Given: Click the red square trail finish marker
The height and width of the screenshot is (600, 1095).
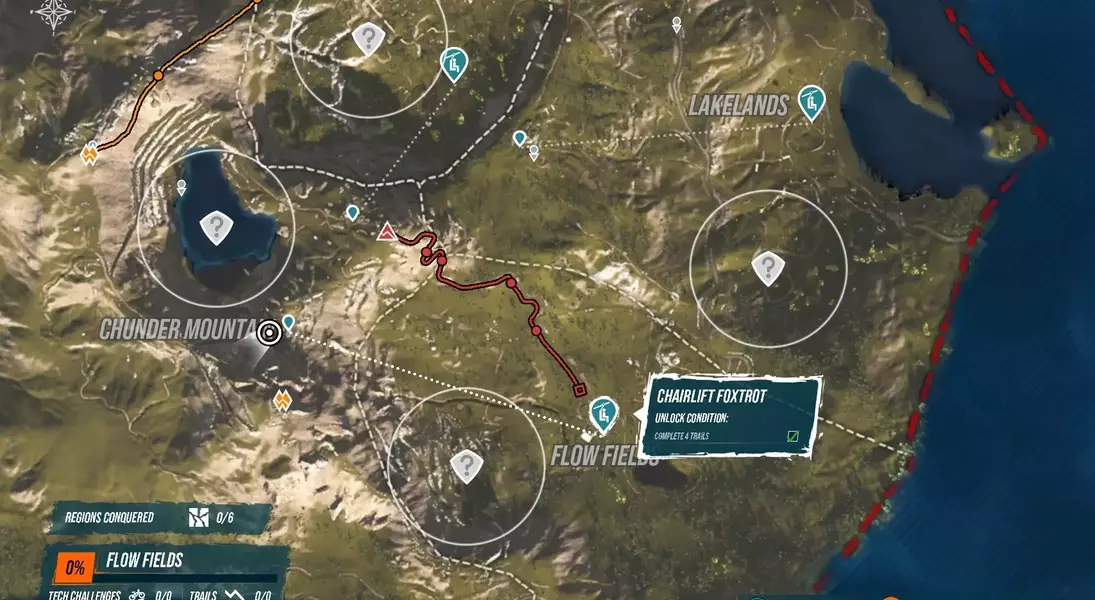Looking at the screenshot, I should (x=579, y=390).
